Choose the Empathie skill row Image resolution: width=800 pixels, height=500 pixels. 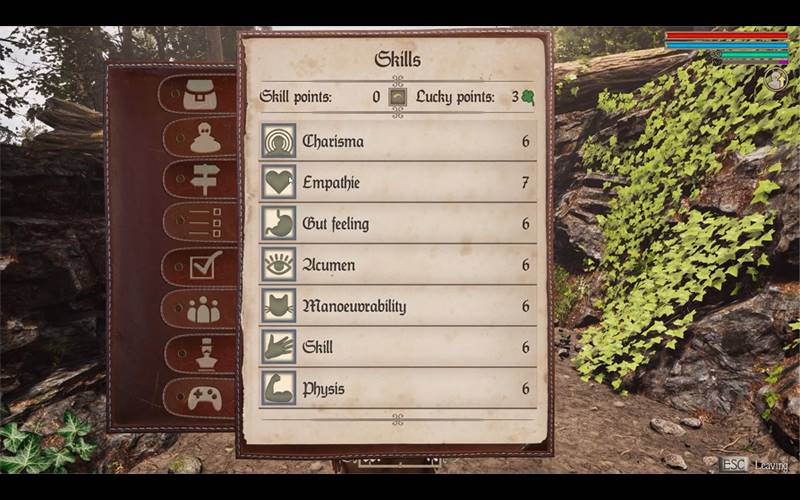(x=397, y=182)
